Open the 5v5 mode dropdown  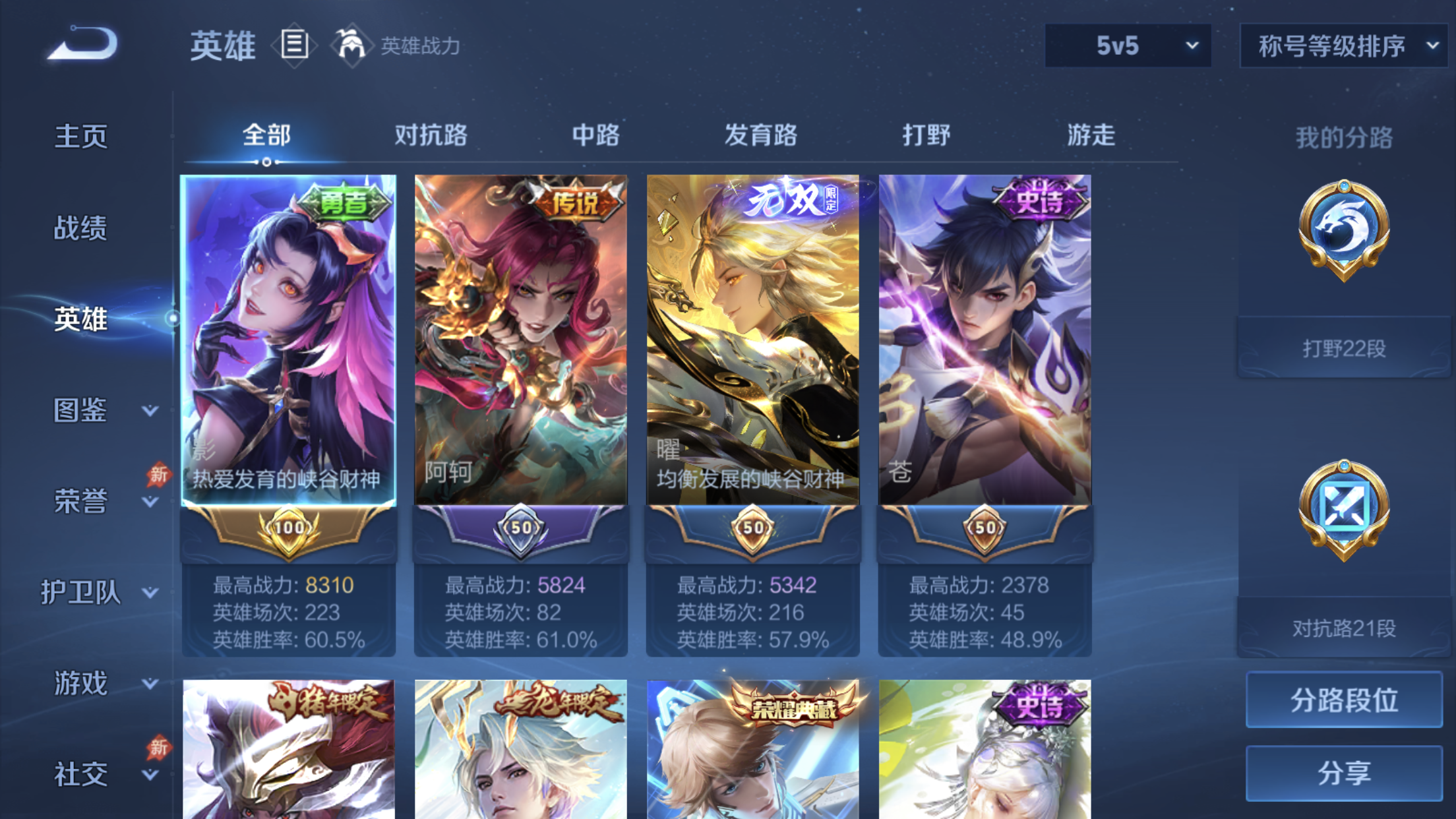tap(1128, 45)
